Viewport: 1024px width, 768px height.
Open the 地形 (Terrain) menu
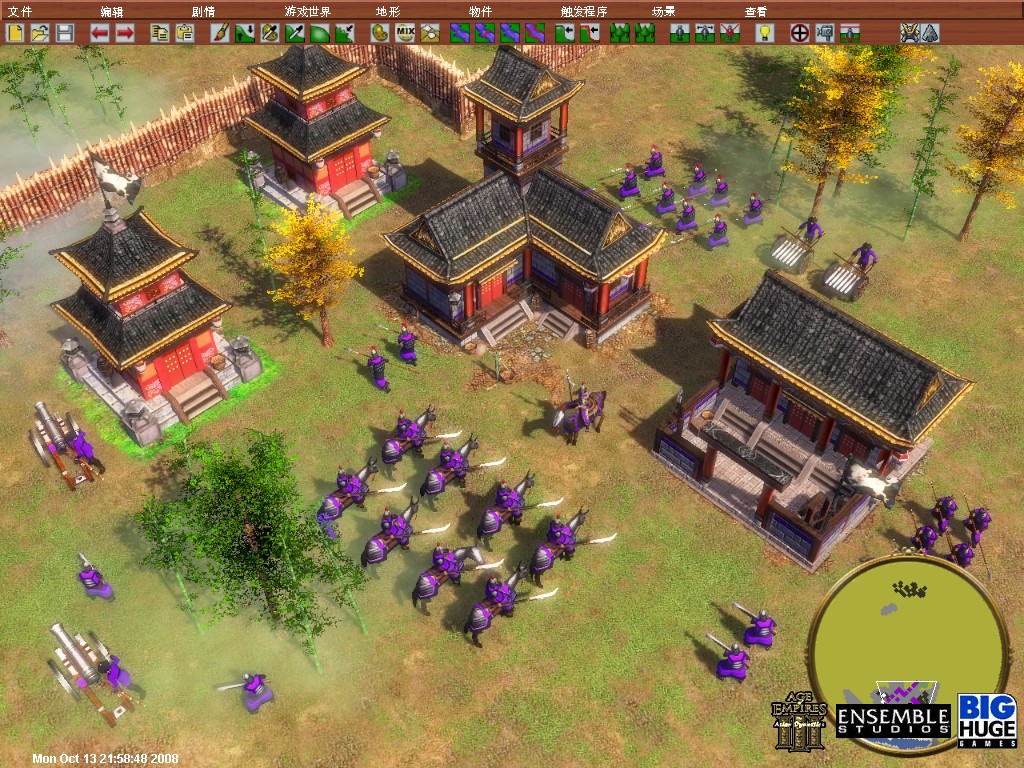pos(387,11)
